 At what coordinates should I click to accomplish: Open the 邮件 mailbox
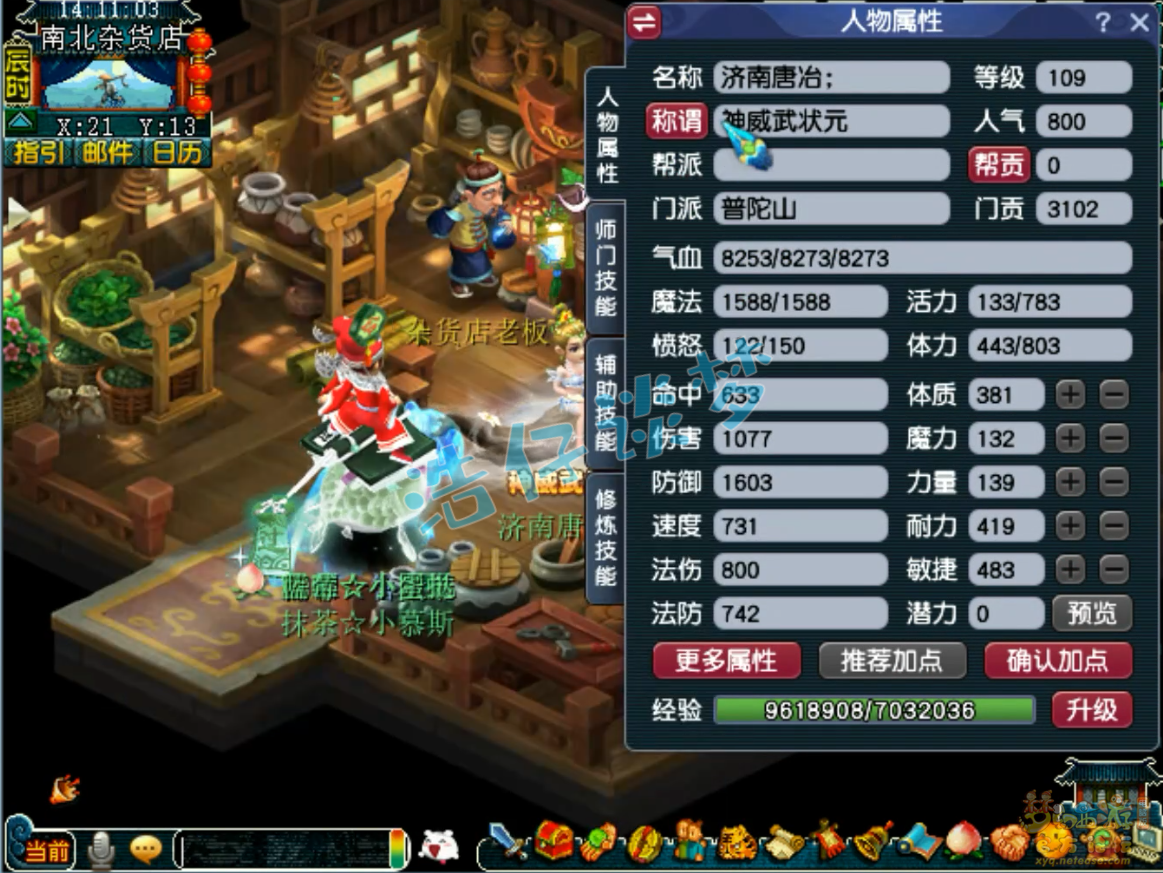(107, 152)
